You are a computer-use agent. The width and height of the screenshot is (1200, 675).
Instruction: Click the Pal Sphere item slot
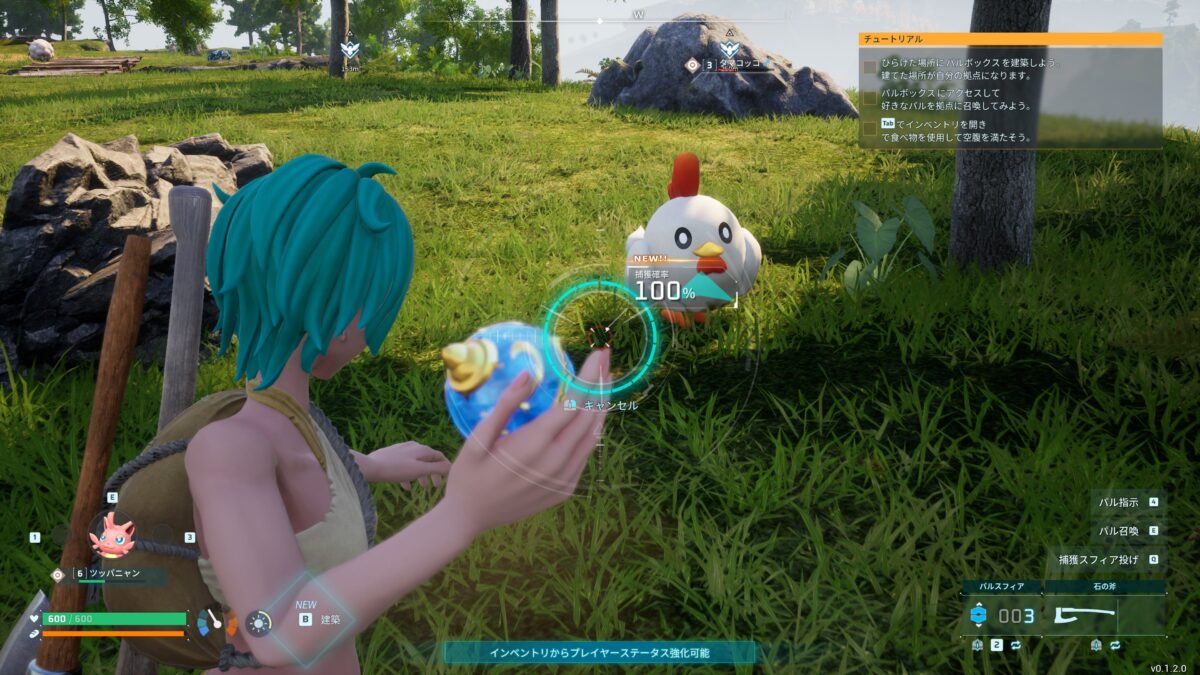(x=1002, y=615)
